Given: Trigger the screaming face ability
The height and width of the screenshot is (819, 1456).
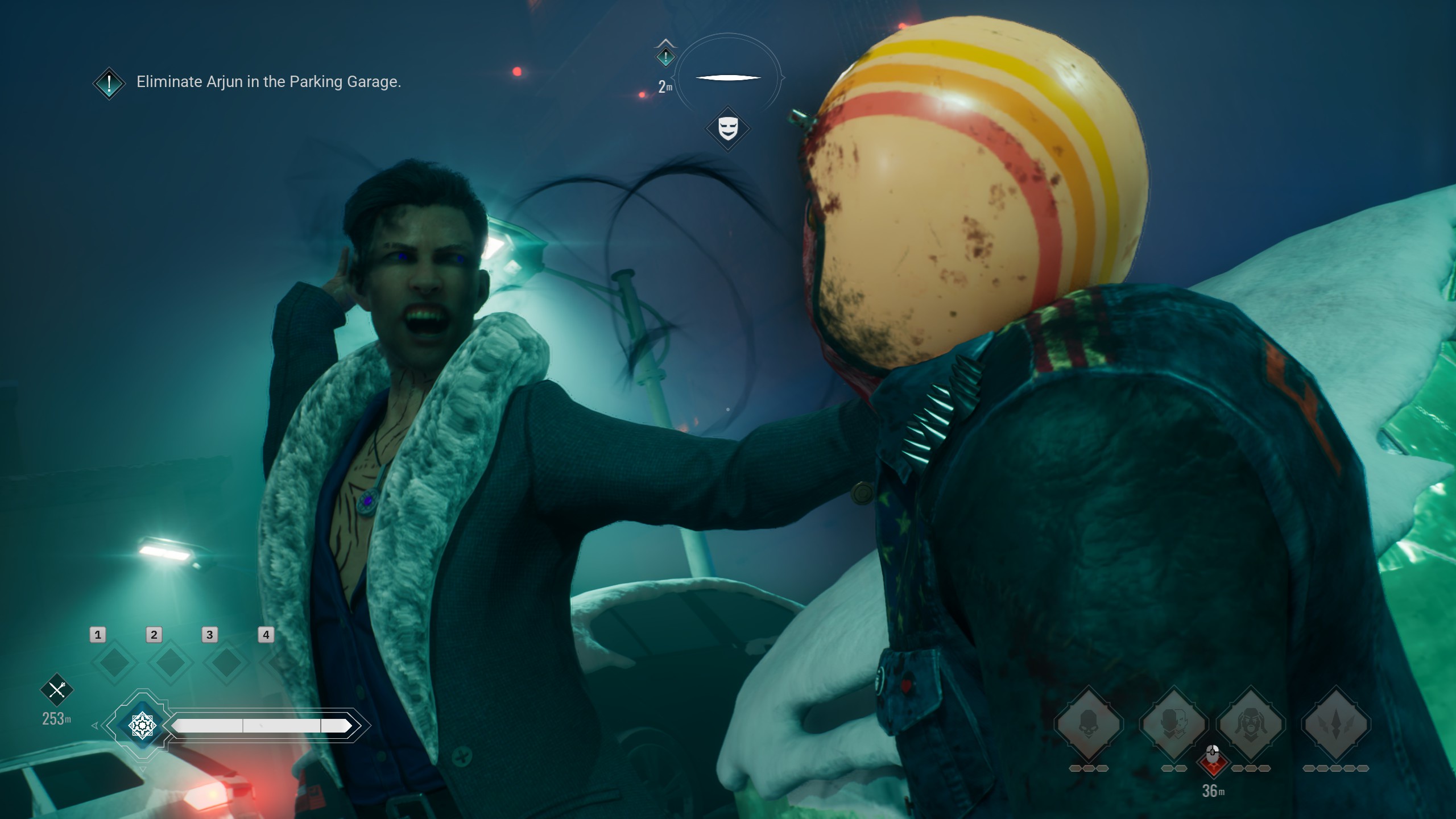Looking at the screenshot, I should click(1250, 725).
